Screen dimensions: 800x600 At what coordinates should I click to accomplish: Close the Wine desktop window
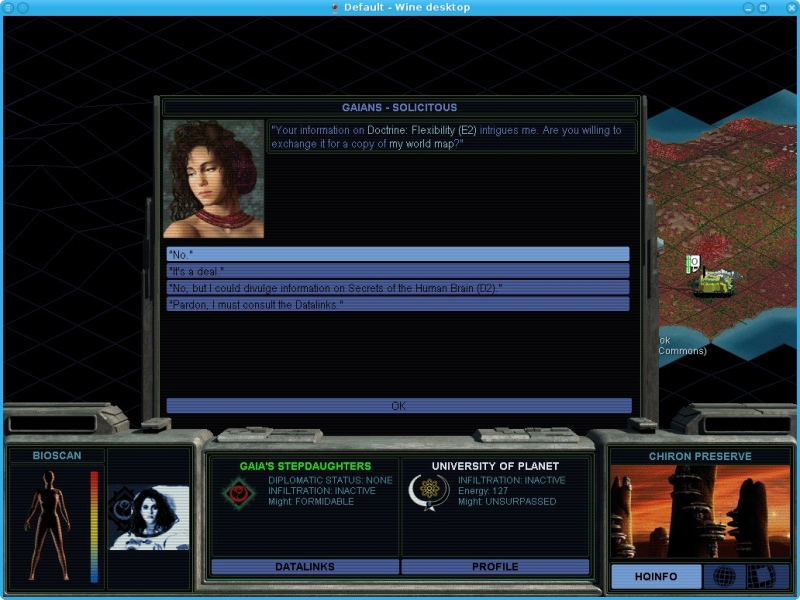[789, 7]
